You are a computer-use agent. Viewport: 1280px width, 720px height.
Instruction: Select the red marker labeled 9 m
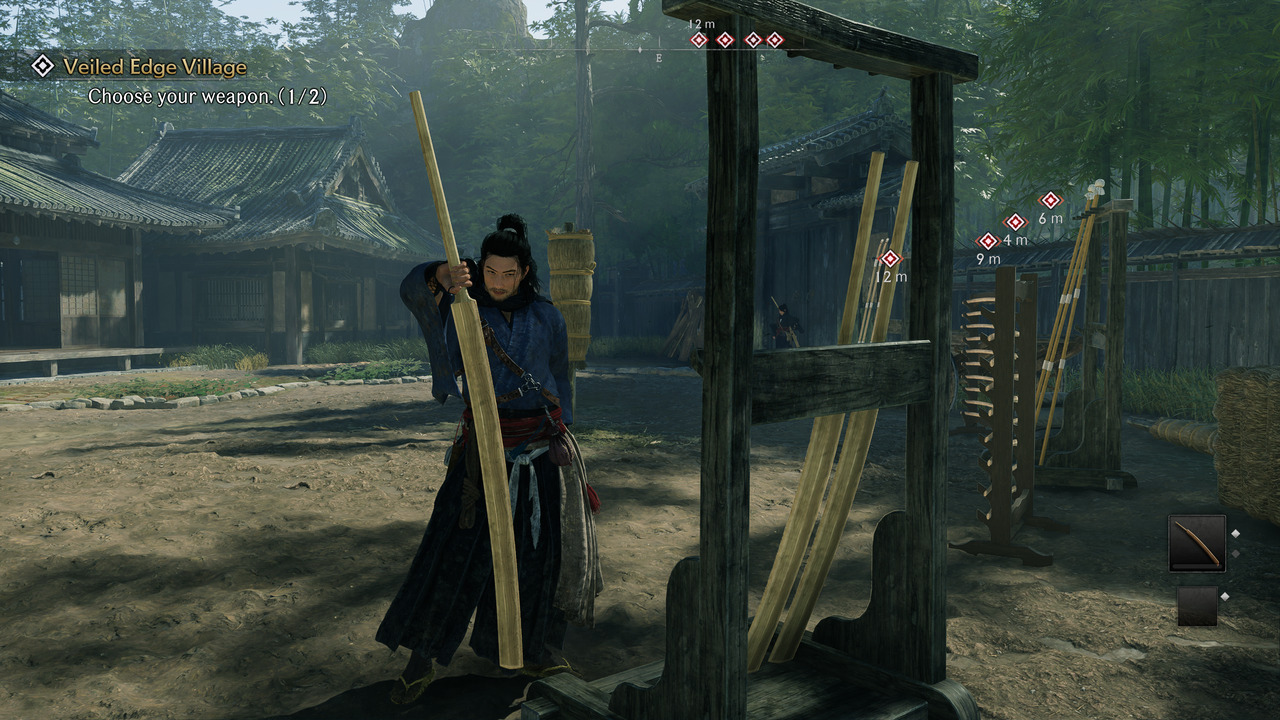989,240
